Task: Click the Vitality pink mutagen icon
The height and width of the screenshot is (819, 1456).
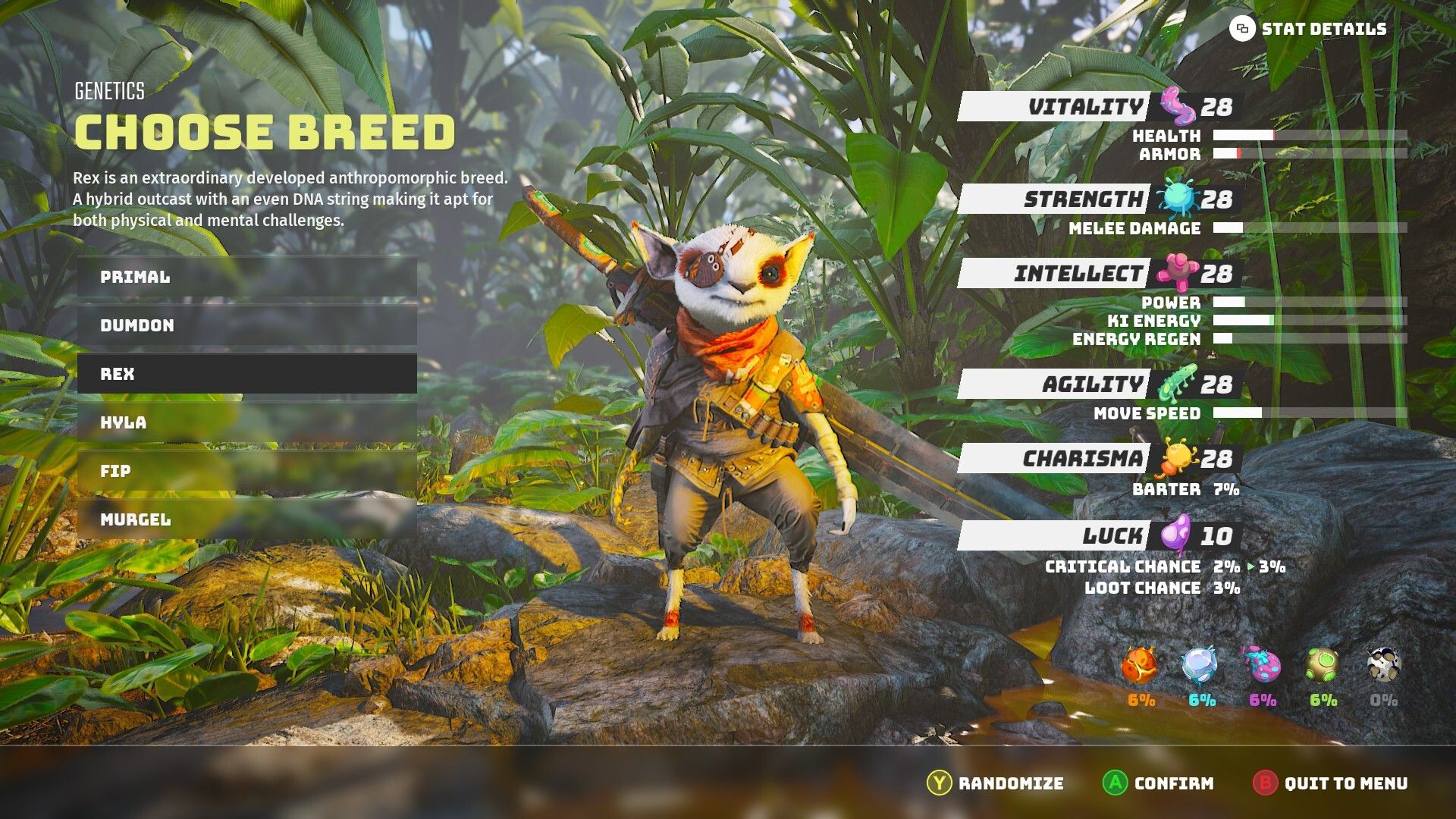Action: 1178,108
